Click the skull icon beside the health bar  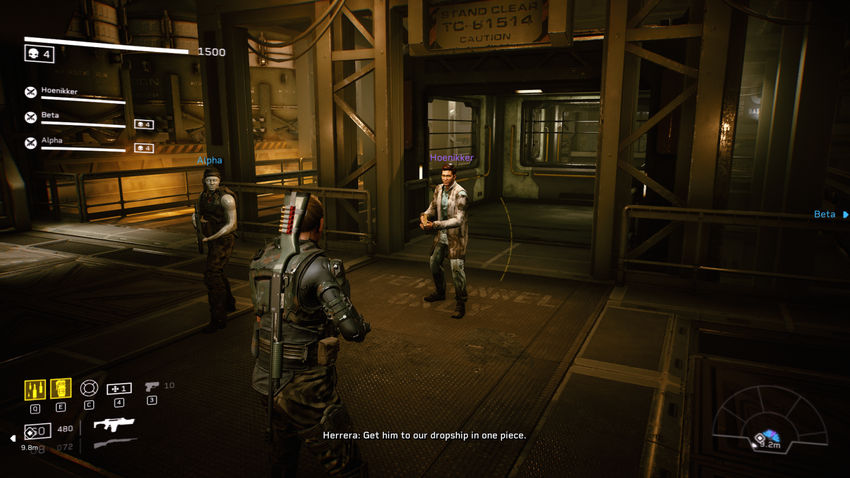pyautogui.click(x=33, y=53)
